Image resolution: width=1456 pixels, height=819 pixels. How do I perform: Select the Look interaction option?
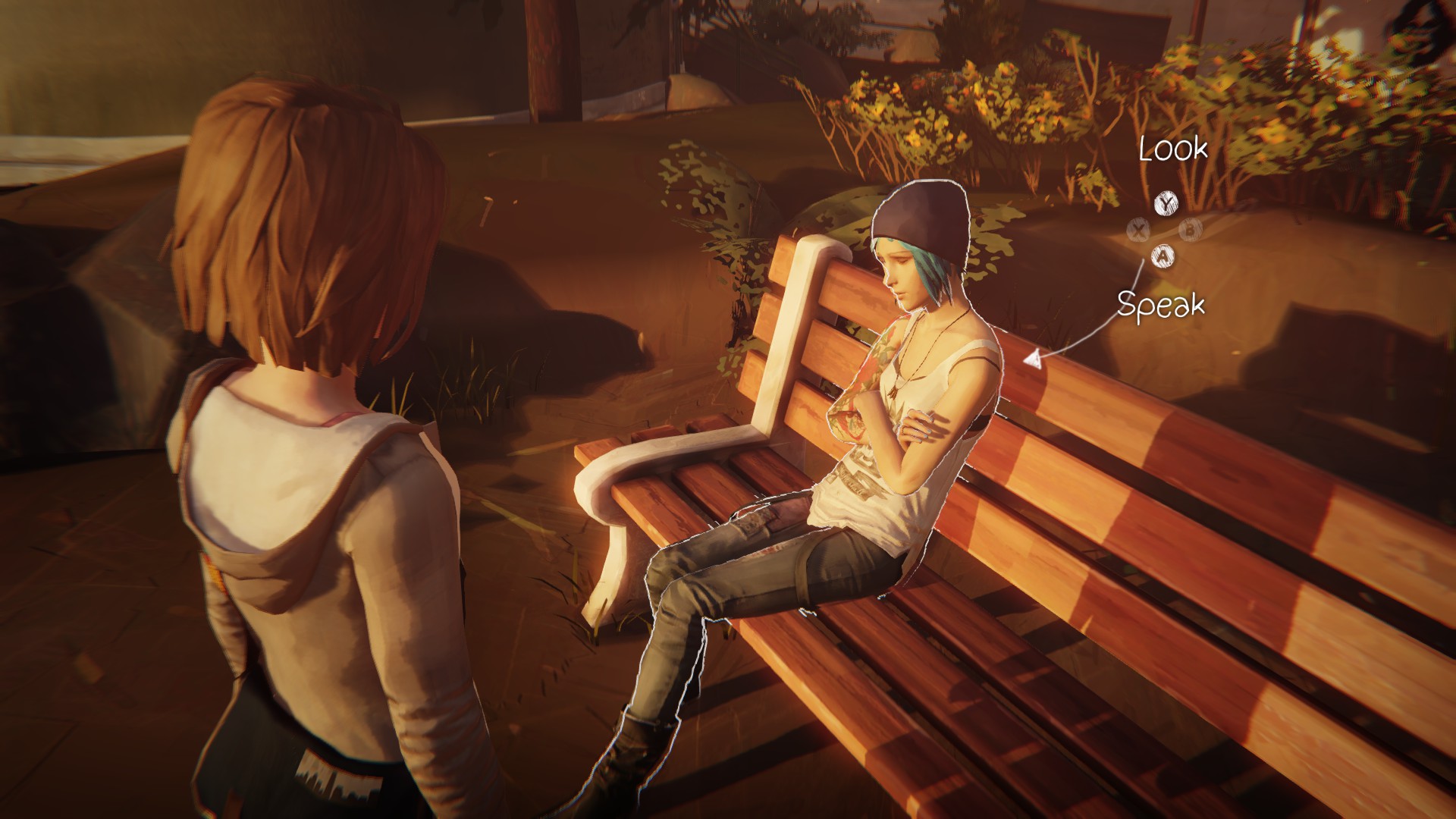[x=1172, y=149]
